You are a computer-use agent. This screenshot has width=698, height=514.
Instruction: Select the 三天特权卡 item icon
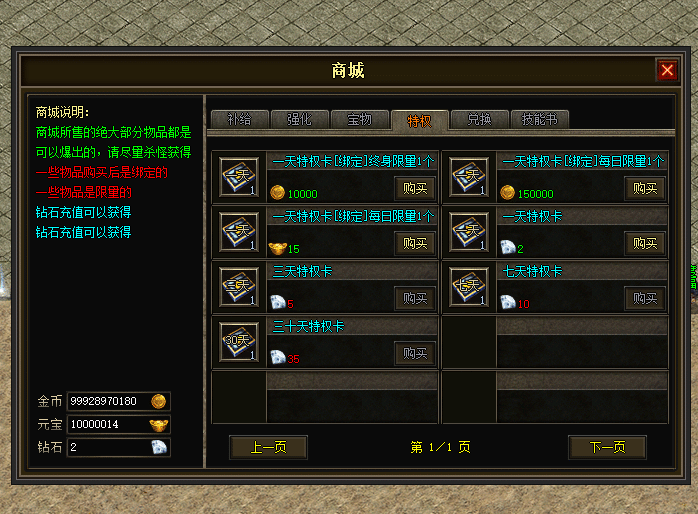[x=239, y=287]
